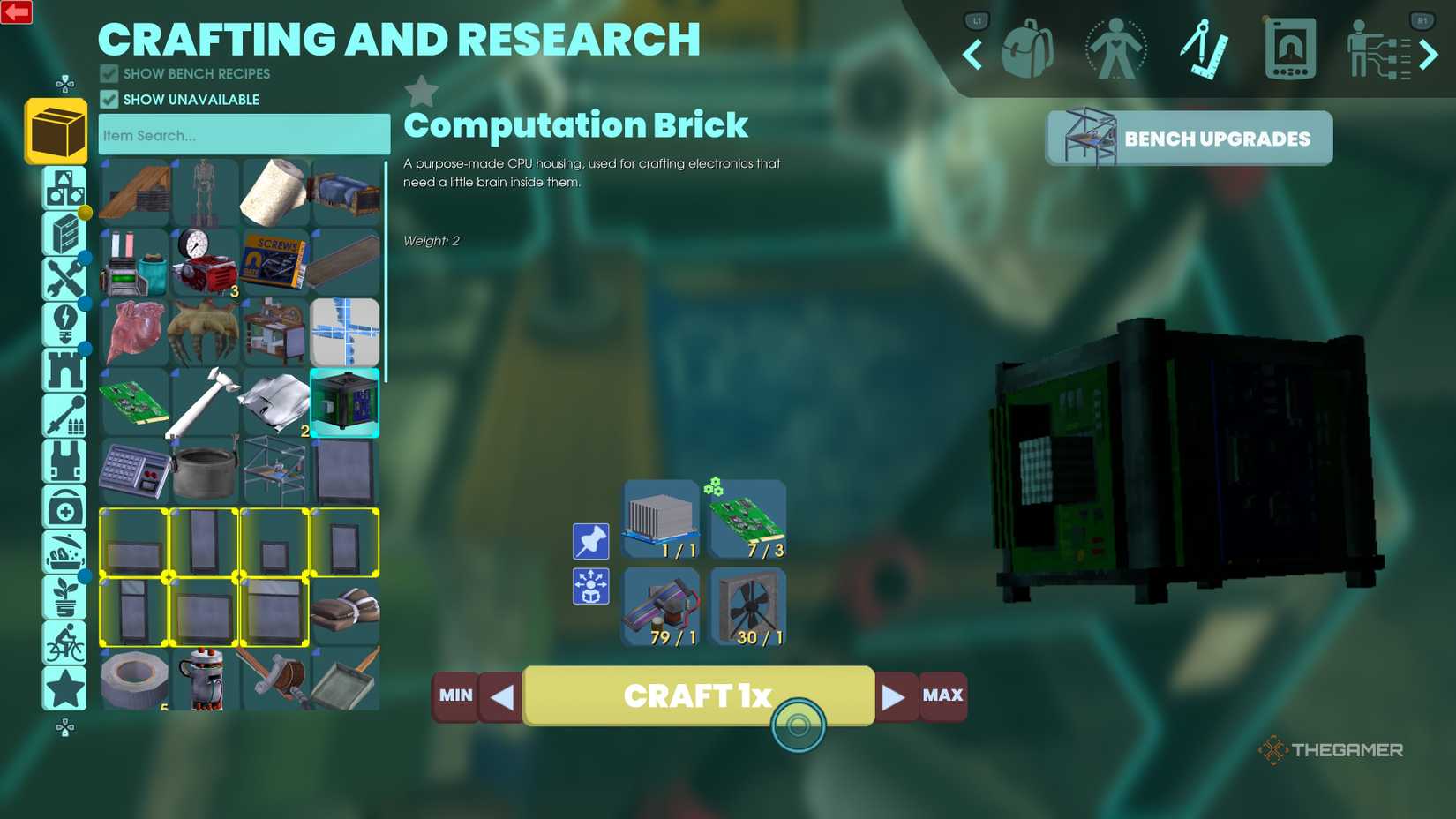The width and height of the screenshot is (1456, 819).
Task: Click the Bench Upgrades button
Action: (1188, 138)
